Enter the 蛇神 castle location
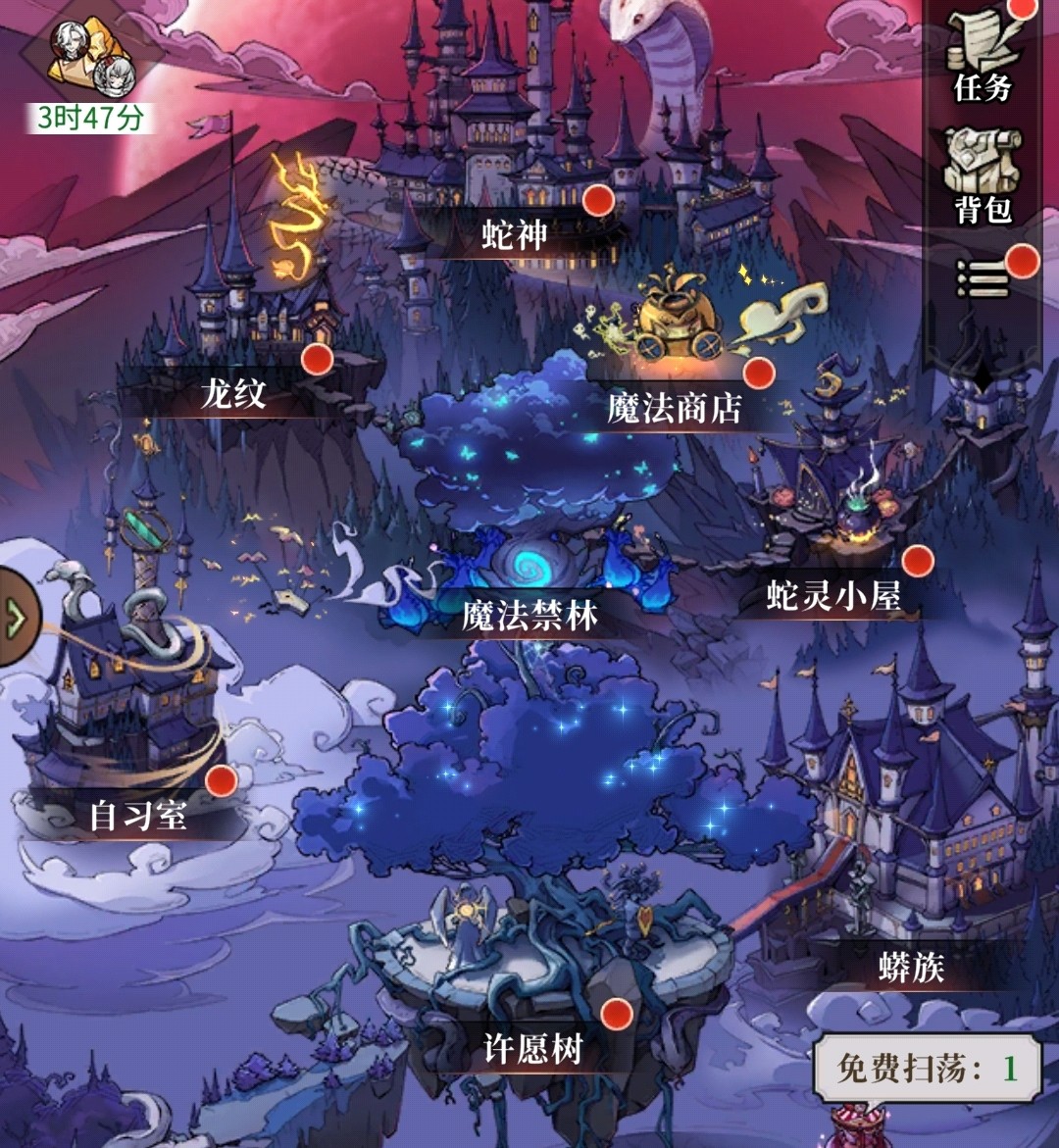This screenshot has width=1059, height=1148. click(516, 234)
